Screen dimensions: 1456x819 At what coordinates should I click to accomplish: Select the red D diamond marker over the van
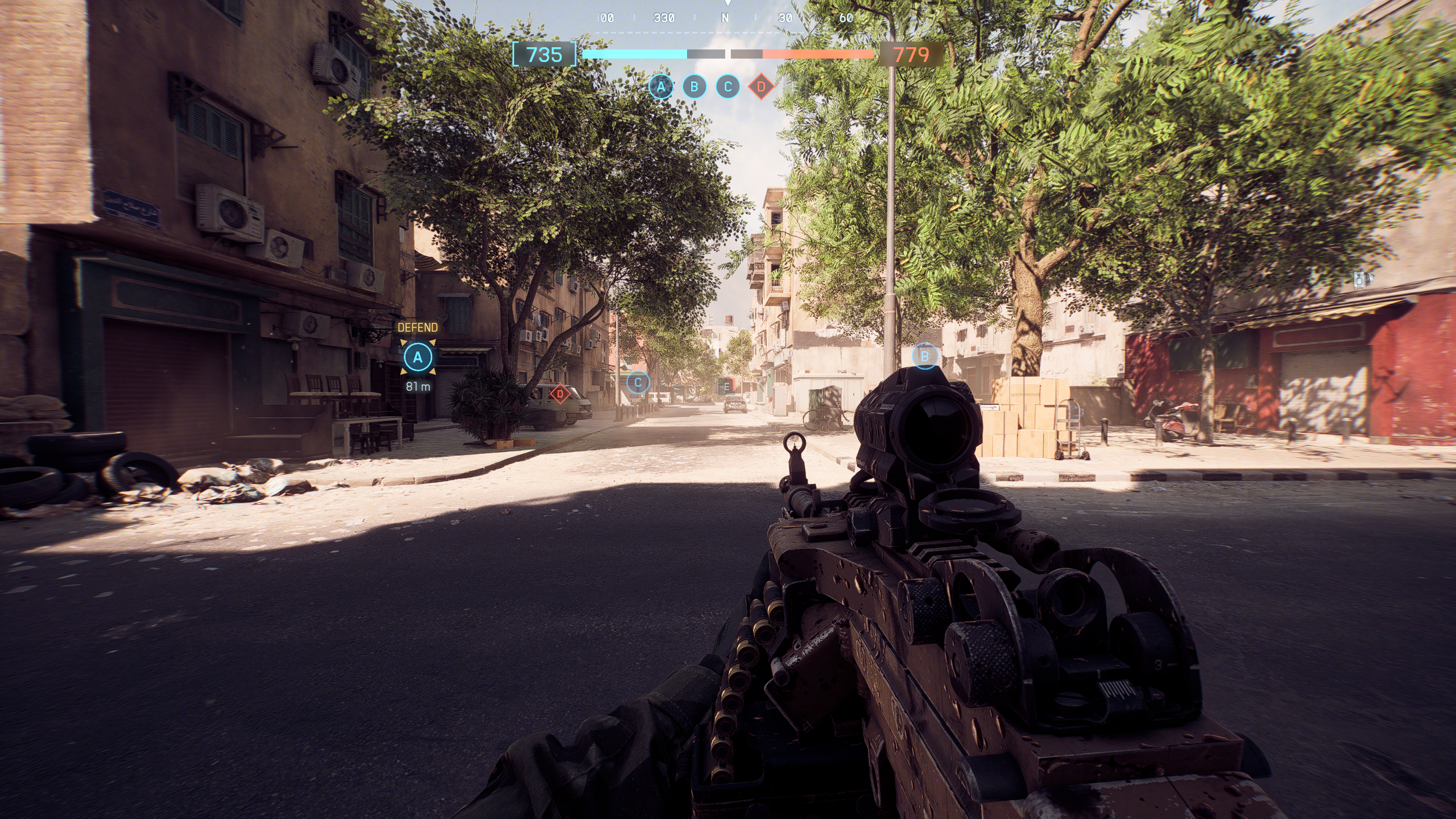coord(560,393)
